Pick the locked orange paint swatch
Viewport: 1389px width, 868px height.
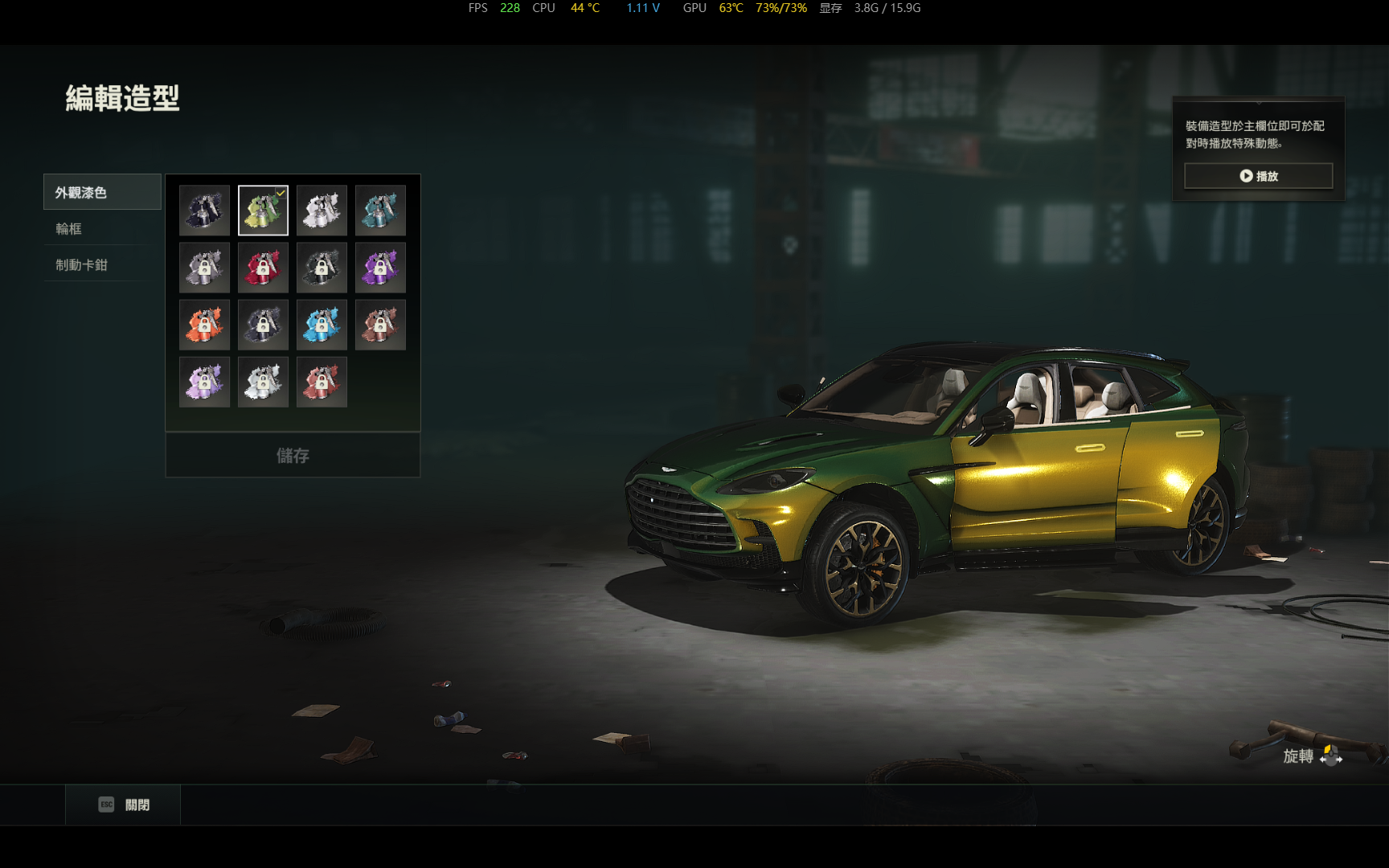(204, 325)
